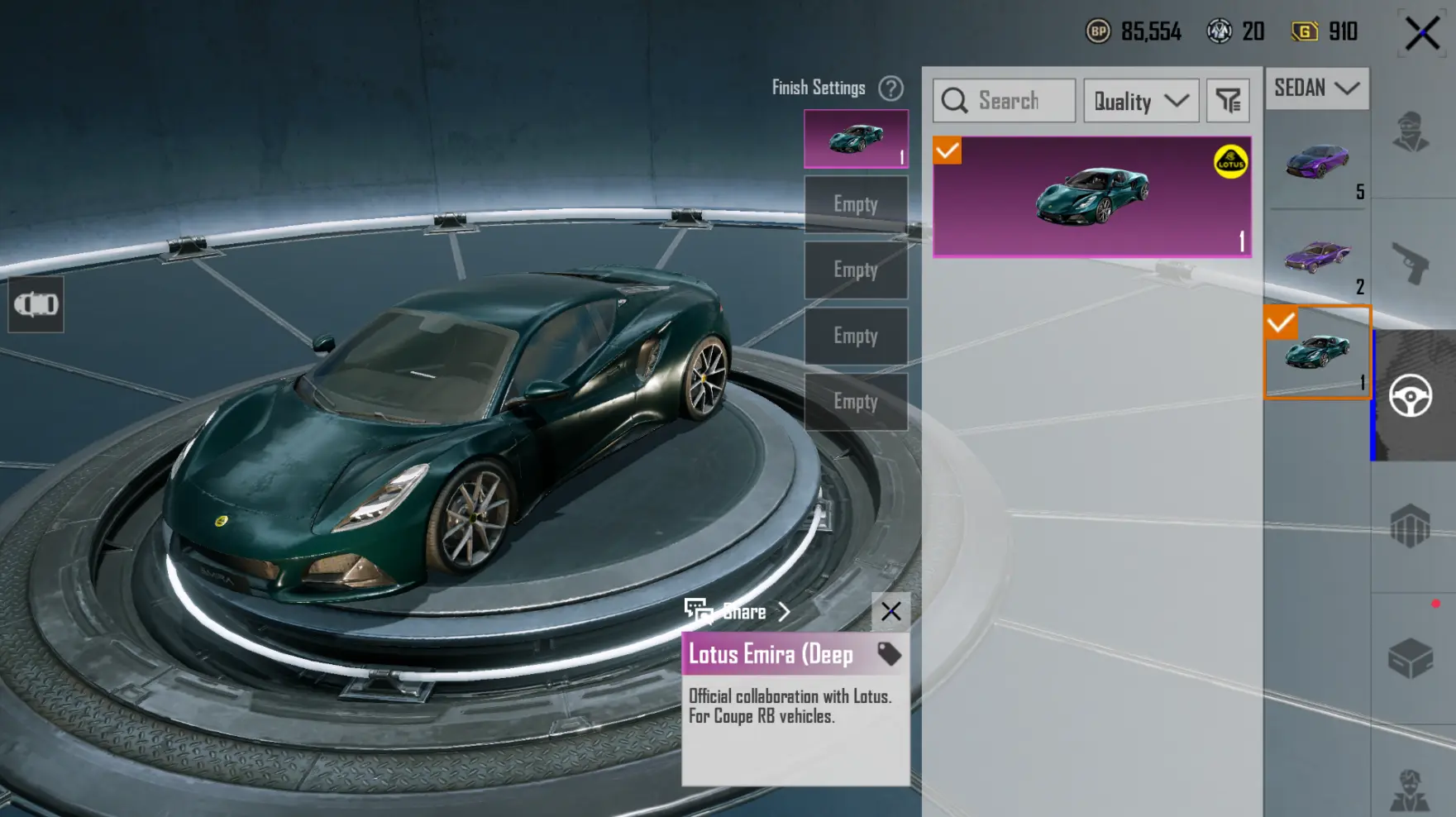Screen dimensions: 1456x817
Task: Switch to the pistol weapon category
Action: coord(1411,263)
